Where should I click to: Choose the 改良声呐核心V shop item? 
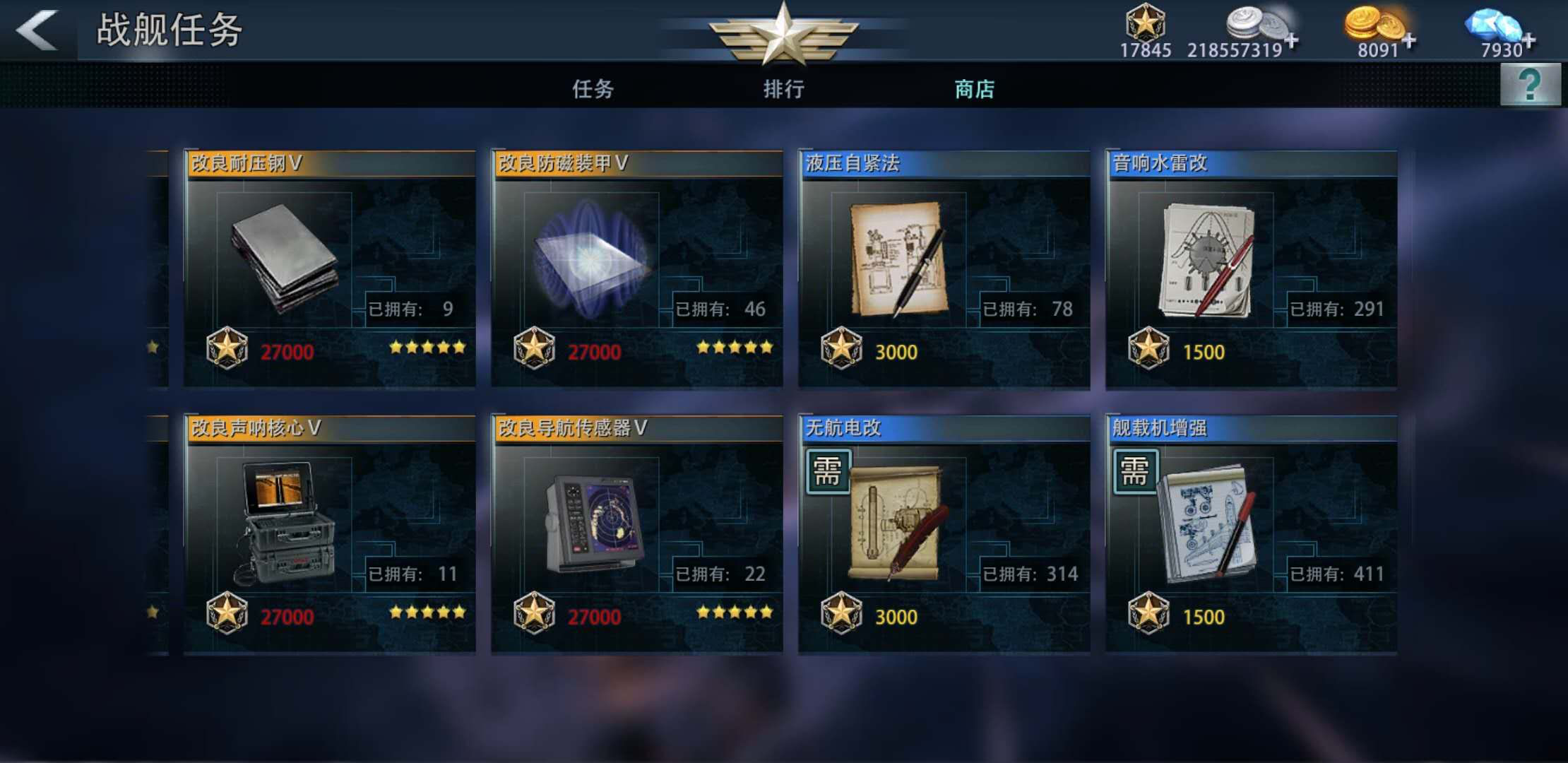click(329, 534)
